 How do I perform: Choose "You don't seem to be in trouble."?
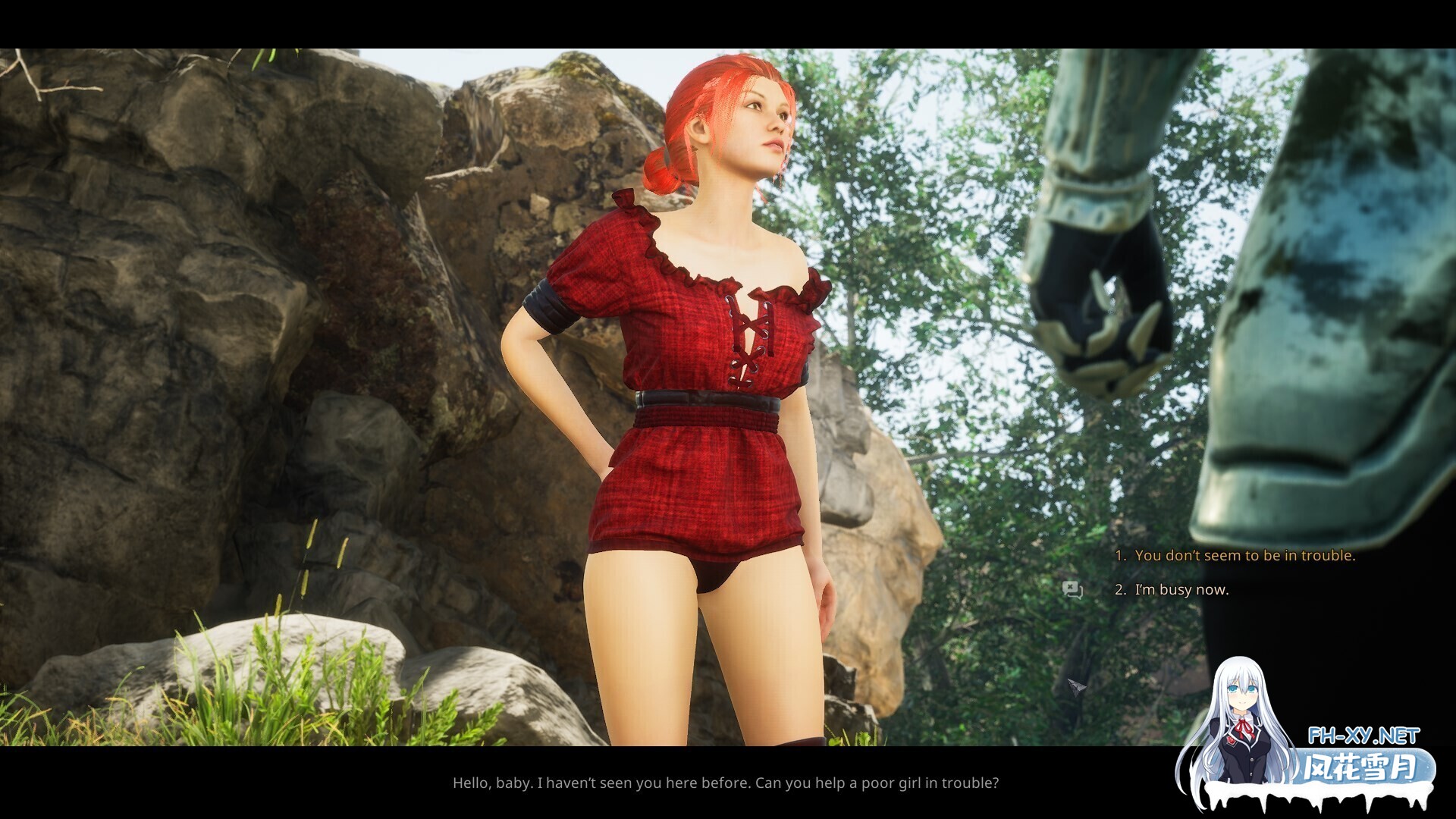coord(1244,555)
